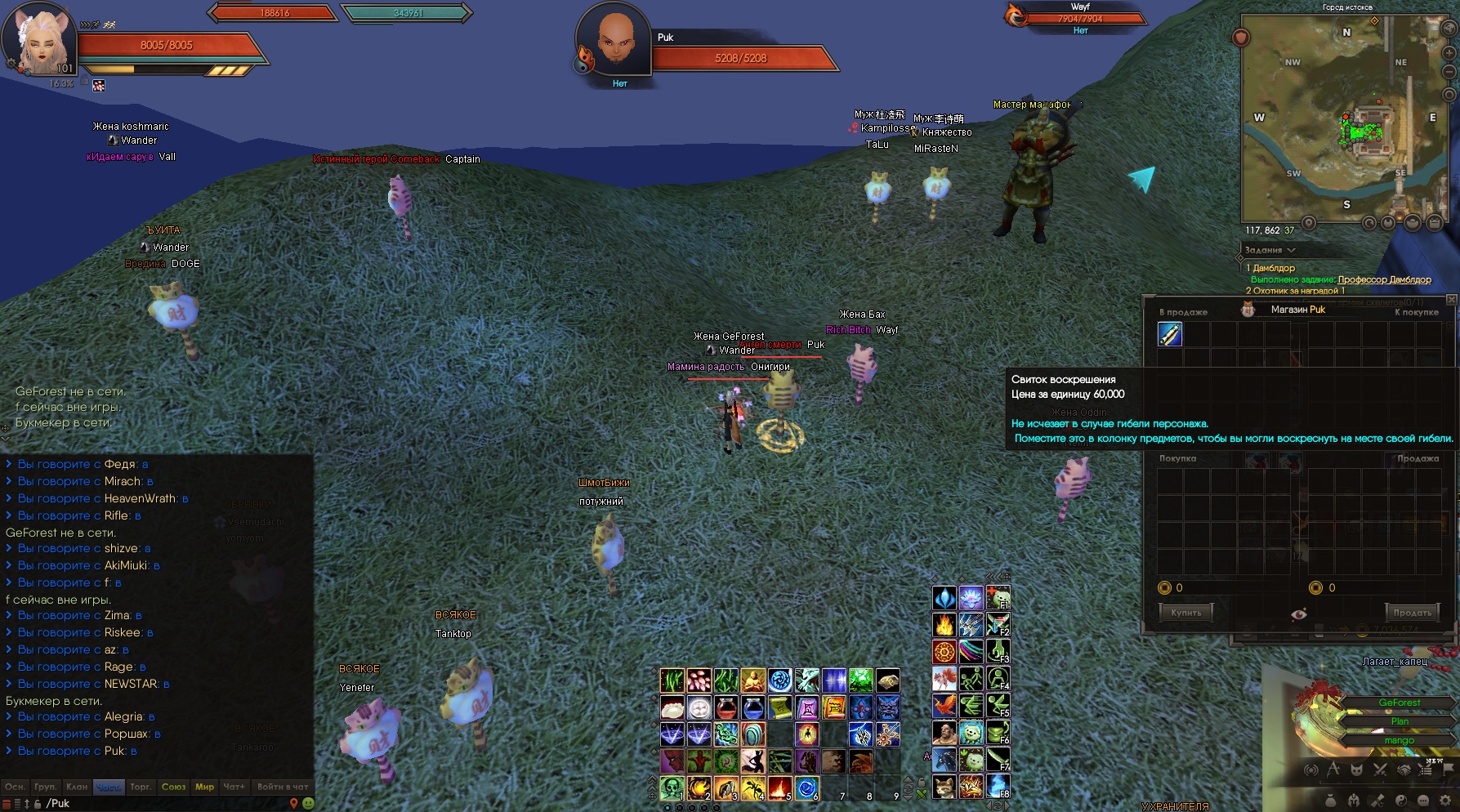The image size is (1460, 812).
Task: Select the resurrection scroll in Puk's shop
Action: [1170, 334]
